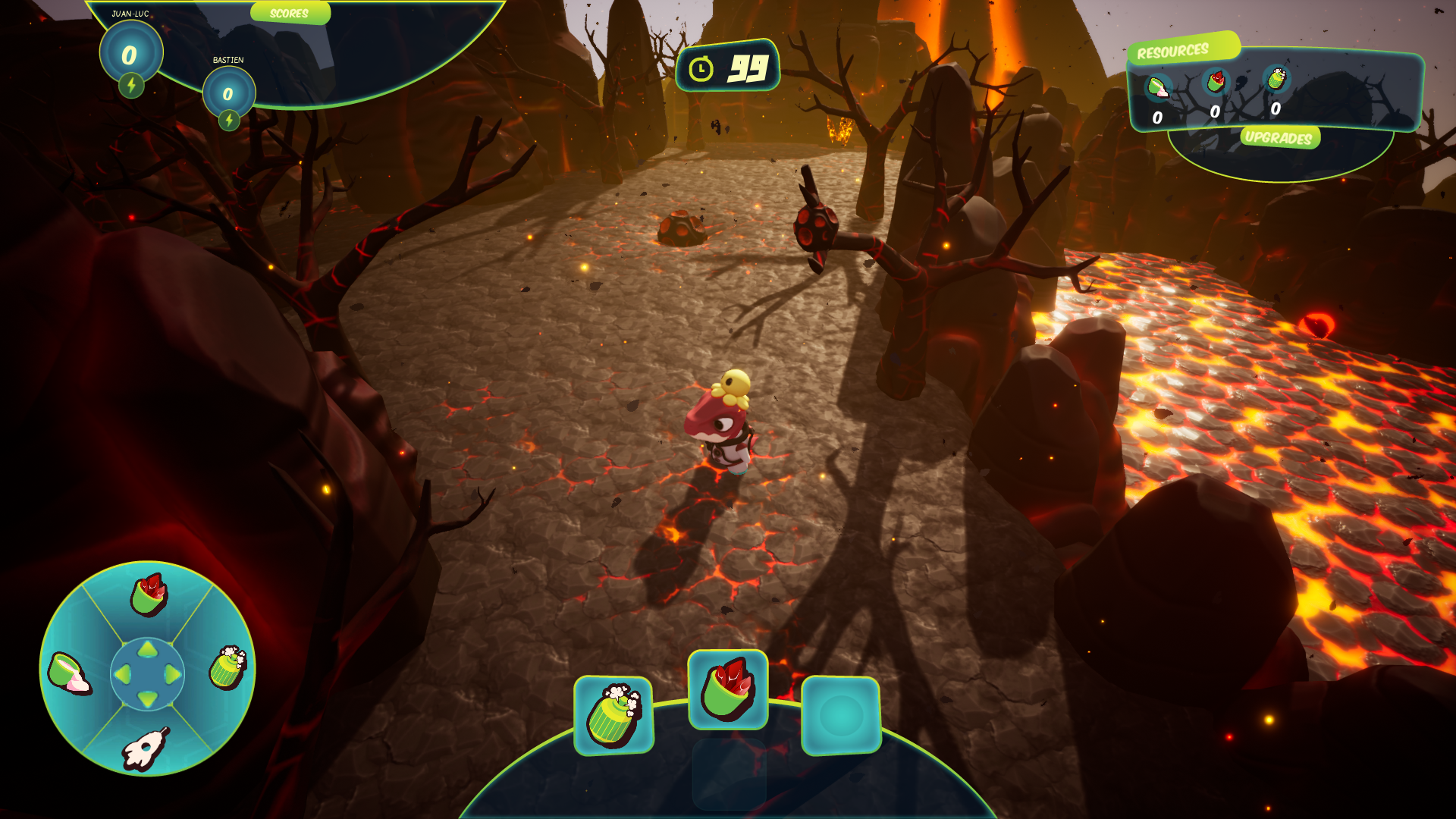The width and height of the screenshot is (1456, 819).
Task: Click the popcorn barrel slot in the bottom hotbar
Action: click(x=613, y=715)
